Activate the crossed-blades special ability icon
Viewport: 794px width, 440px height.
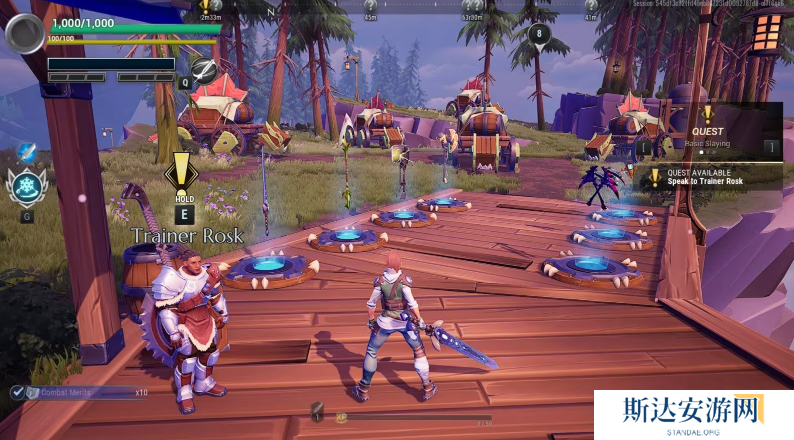205,69
